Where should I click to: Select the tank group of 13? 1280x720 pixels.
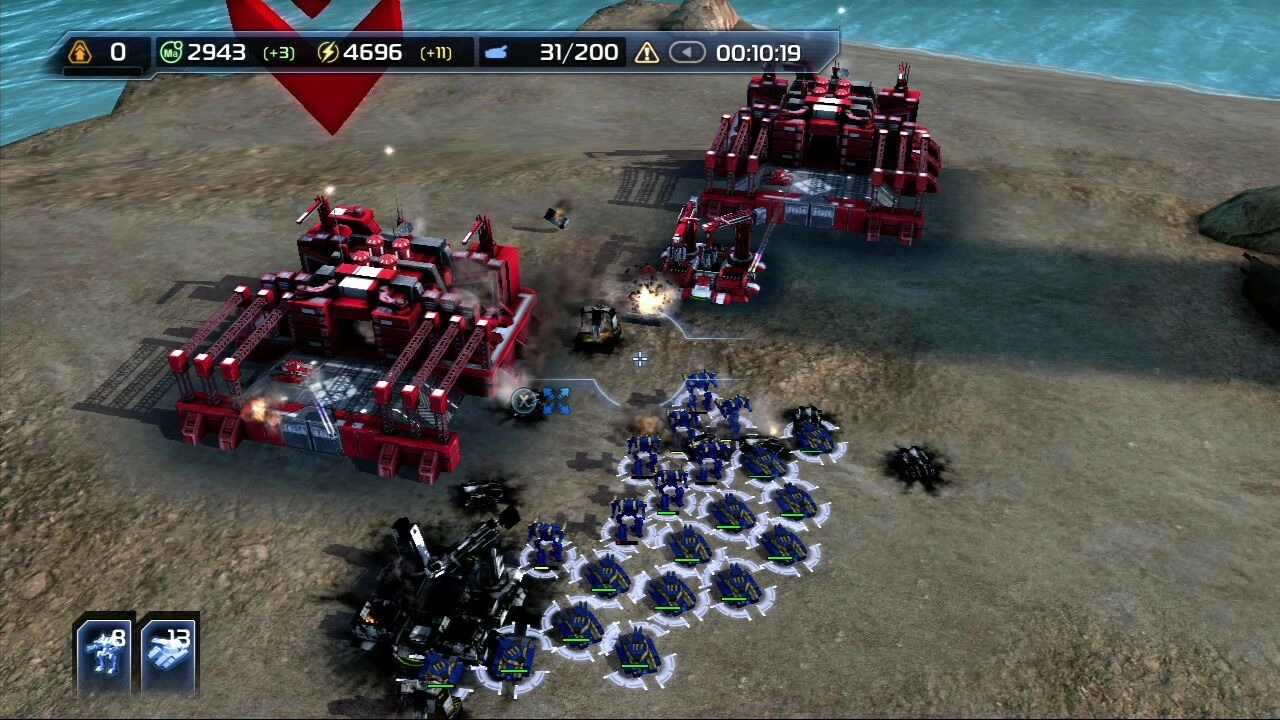pos(169,653)
